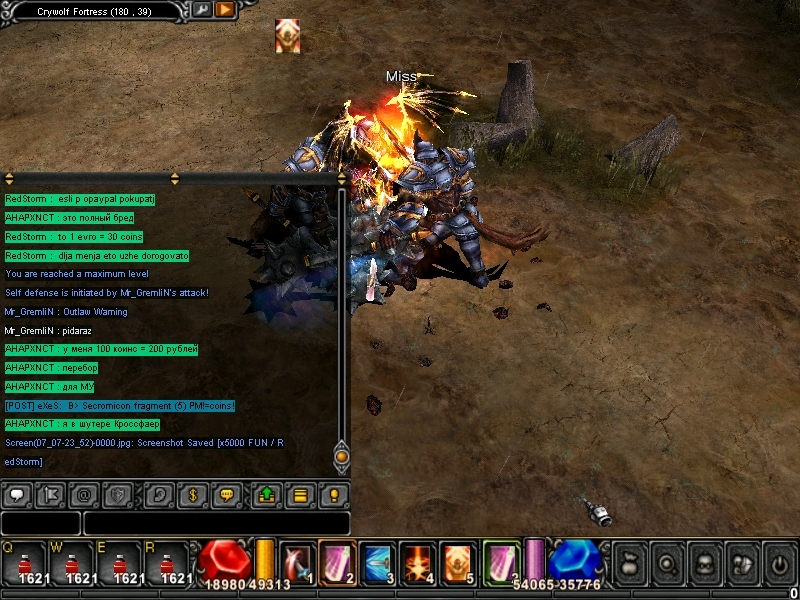Activate the blue sword skill in slot 3

[377, 562]
